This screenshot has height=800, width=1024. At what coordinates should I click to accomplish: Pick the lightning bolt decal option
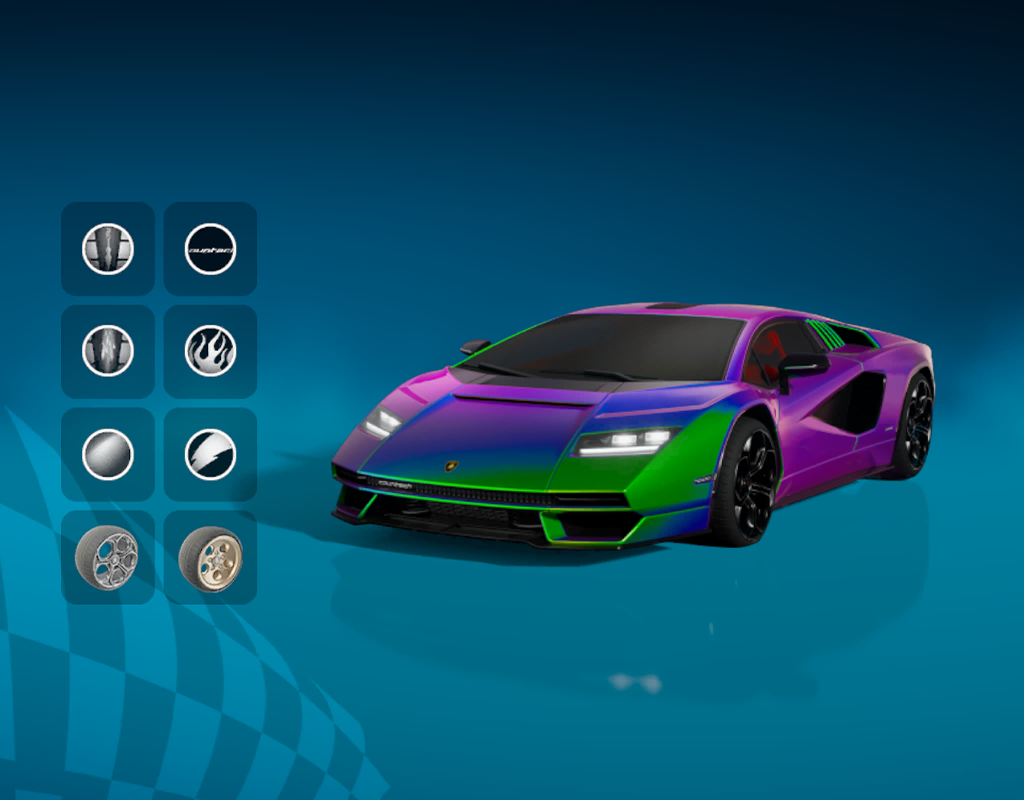point(210,454)
